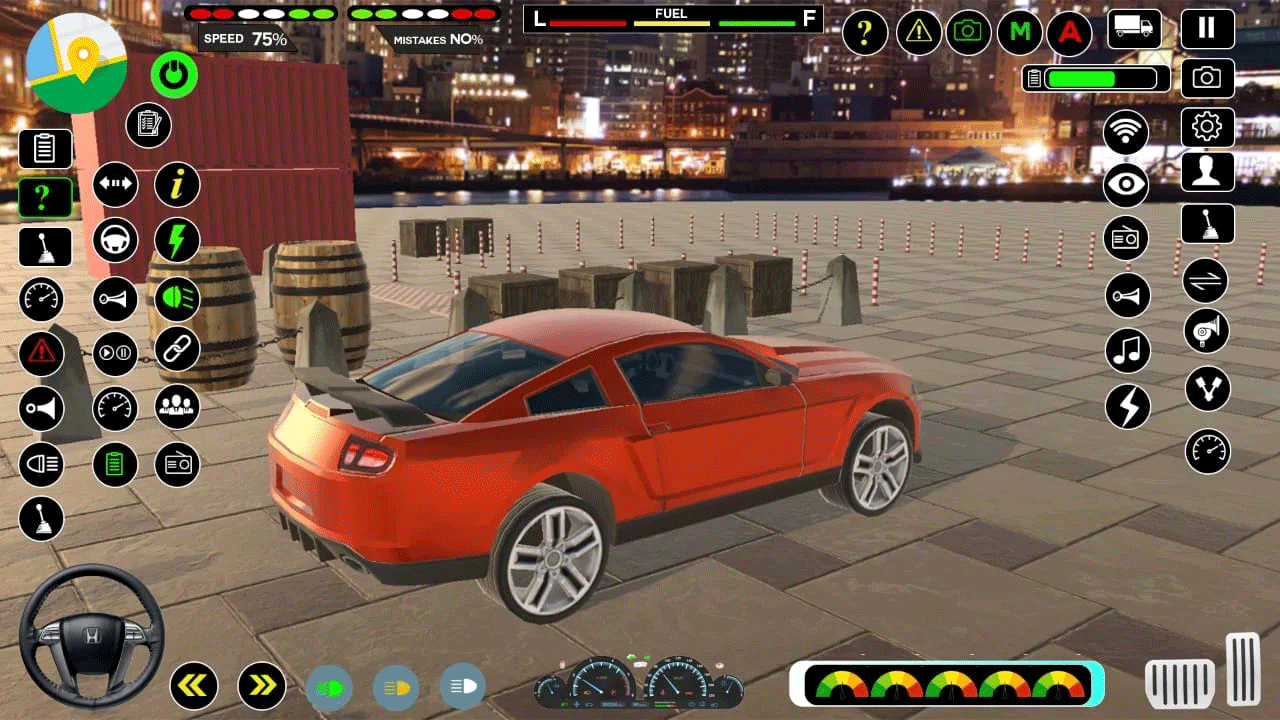Collapse with the double left-arrow chevron
This screenshot has width=1280, height=720.
pos(193,686)
